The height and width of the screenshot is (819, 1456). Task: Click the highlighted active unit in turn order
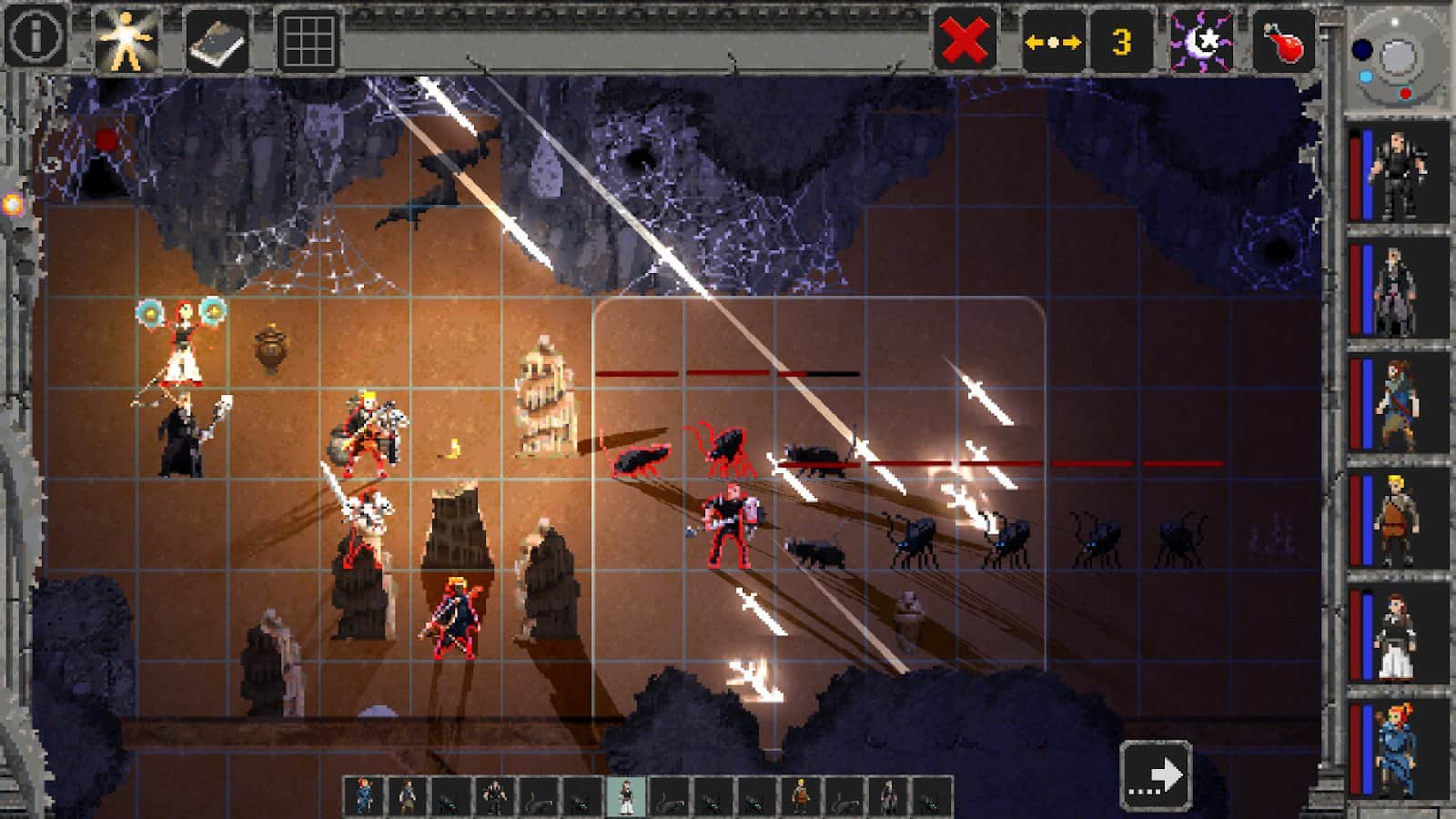626,797
